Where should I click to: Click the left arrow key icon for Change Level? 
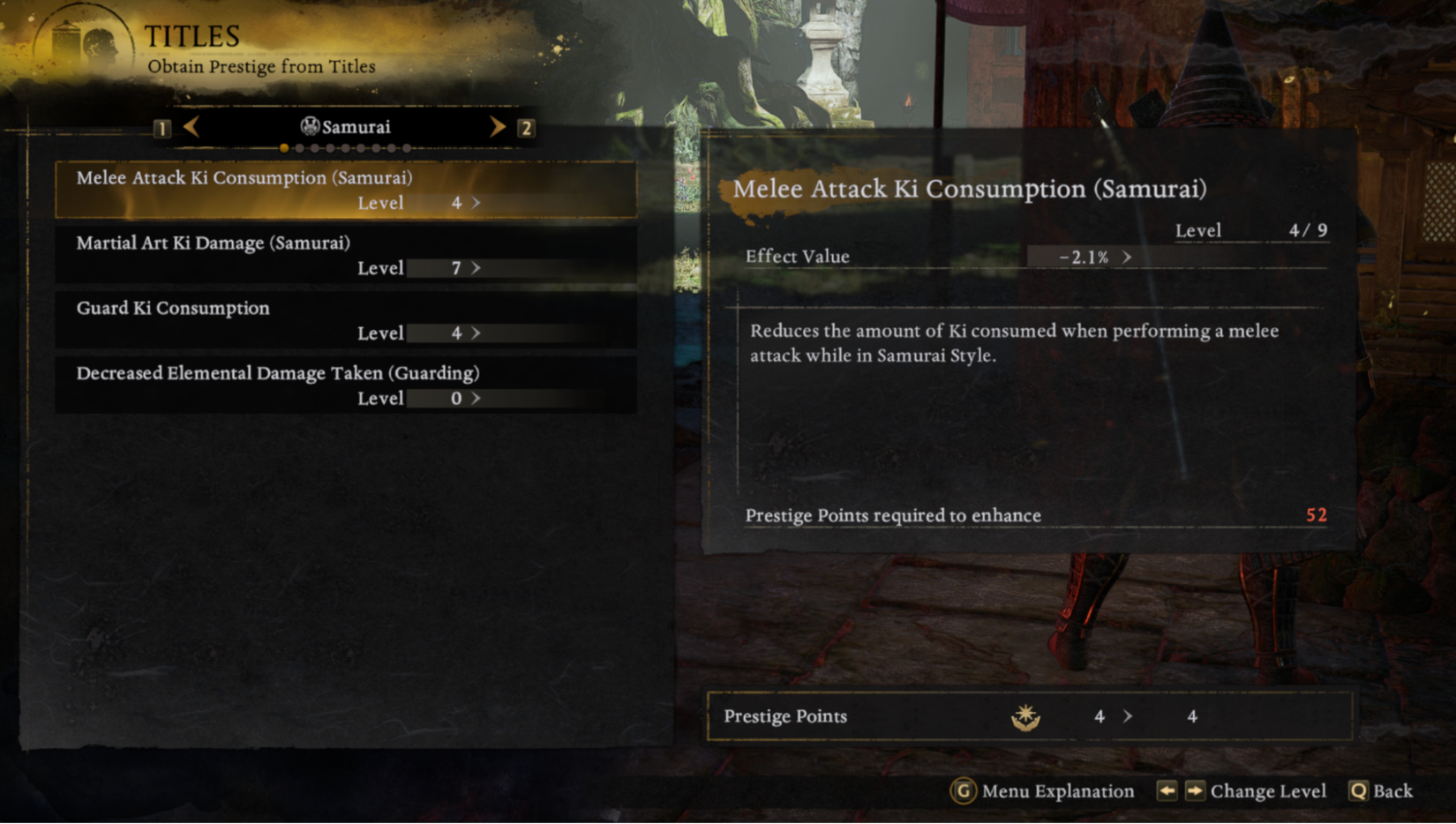pos(1167,791)
